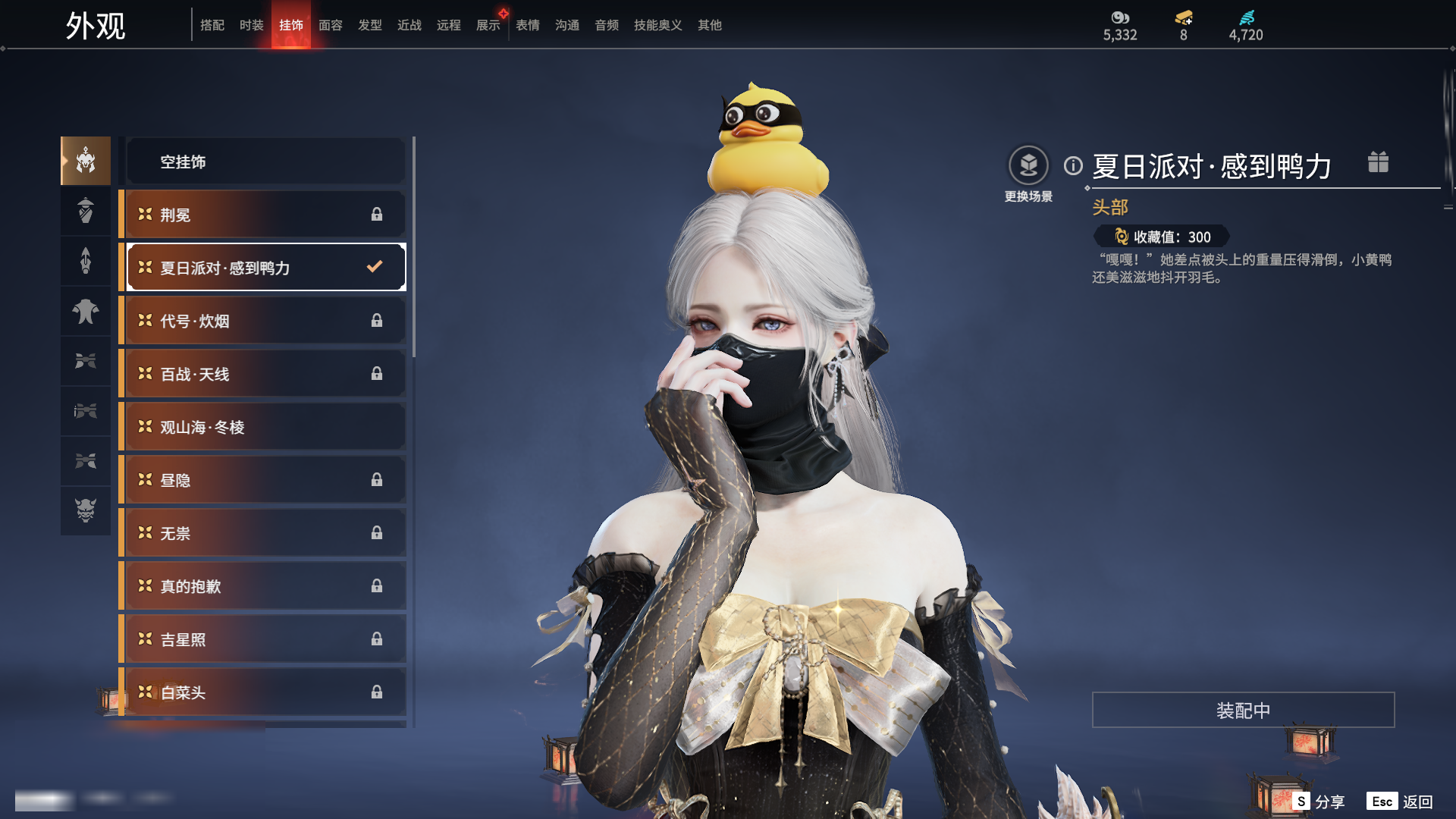
Task: Choose the 观山海·冬棱 accessory
Action: coord(265,427)
